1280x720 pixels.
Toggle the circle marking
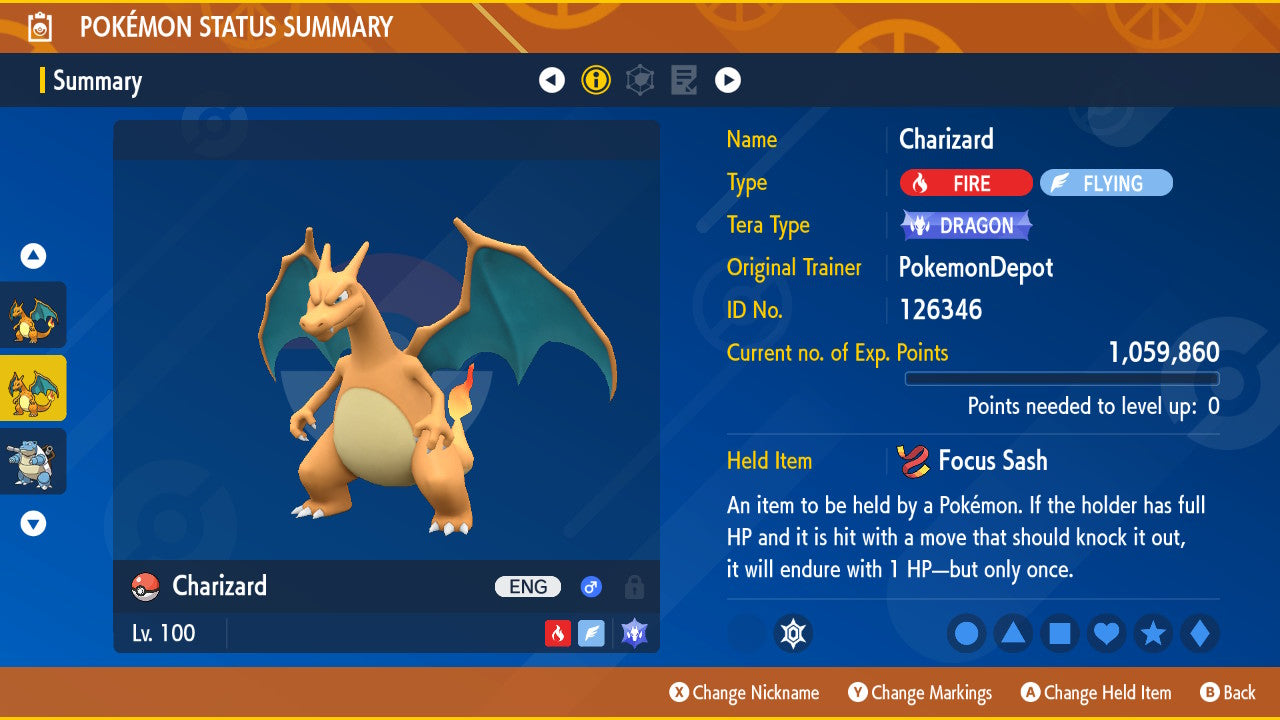[x=966, y=633]
